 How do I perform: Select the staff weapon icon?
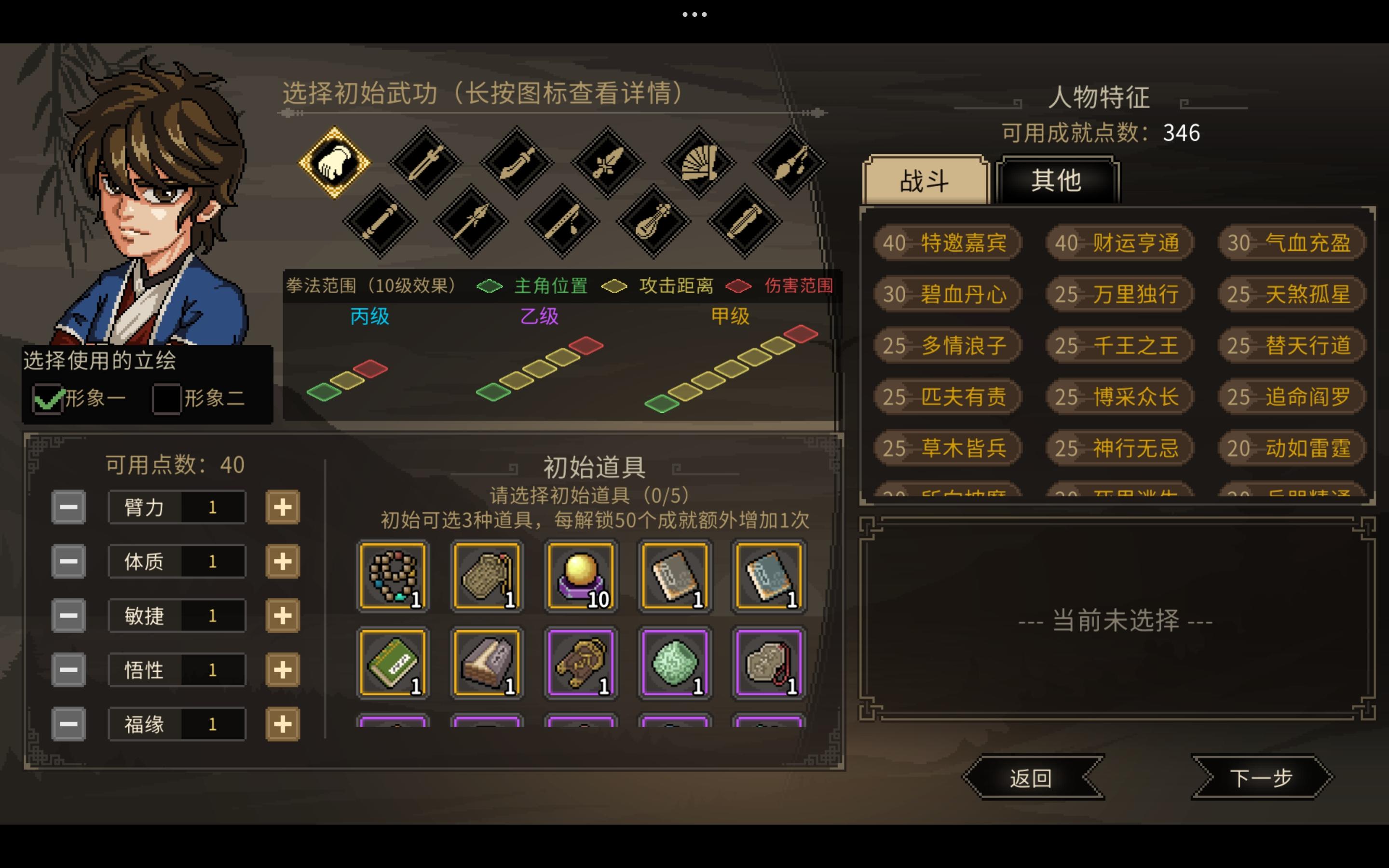point(381,223)
